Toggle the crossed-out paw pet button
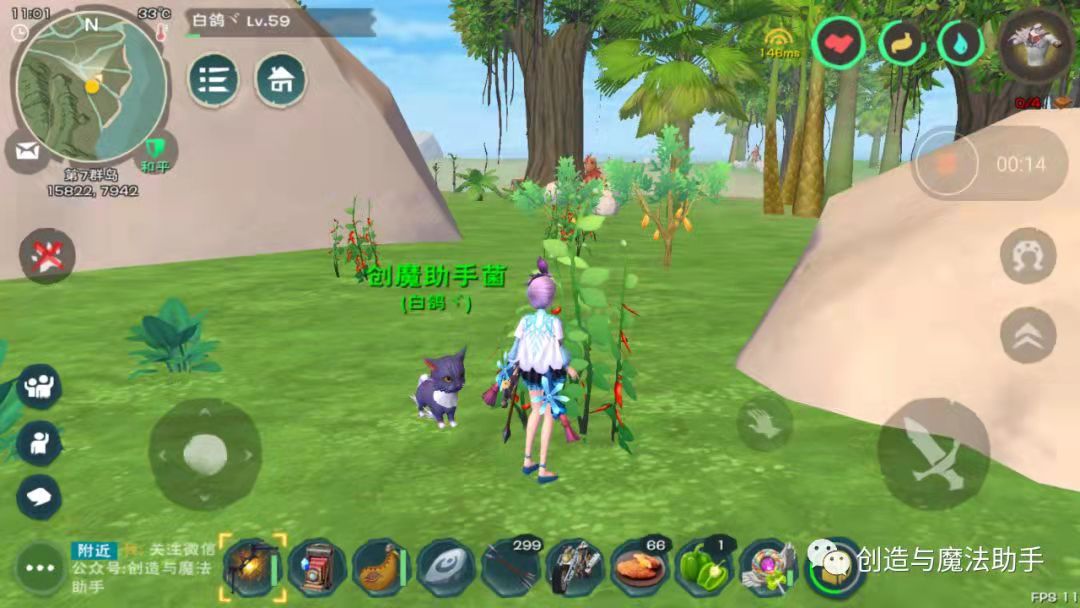This screenshot has width=1080, height=608. [47, 257]
